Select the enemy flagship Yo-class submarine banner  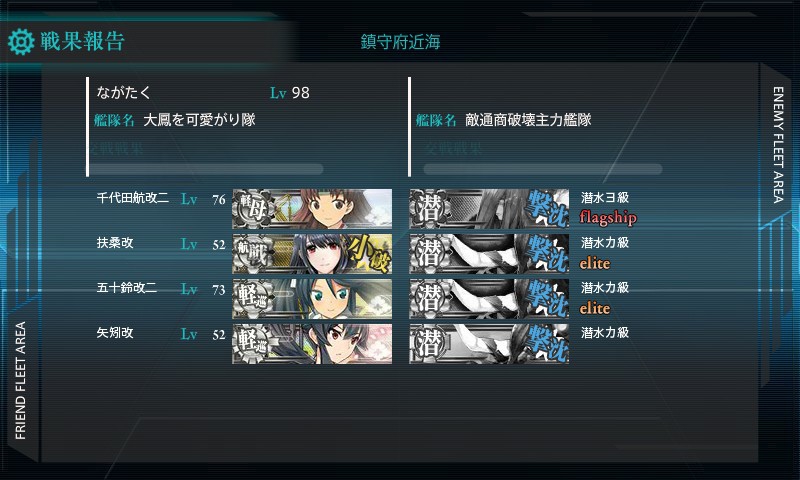pyautogui.click(x=489, y=208)
